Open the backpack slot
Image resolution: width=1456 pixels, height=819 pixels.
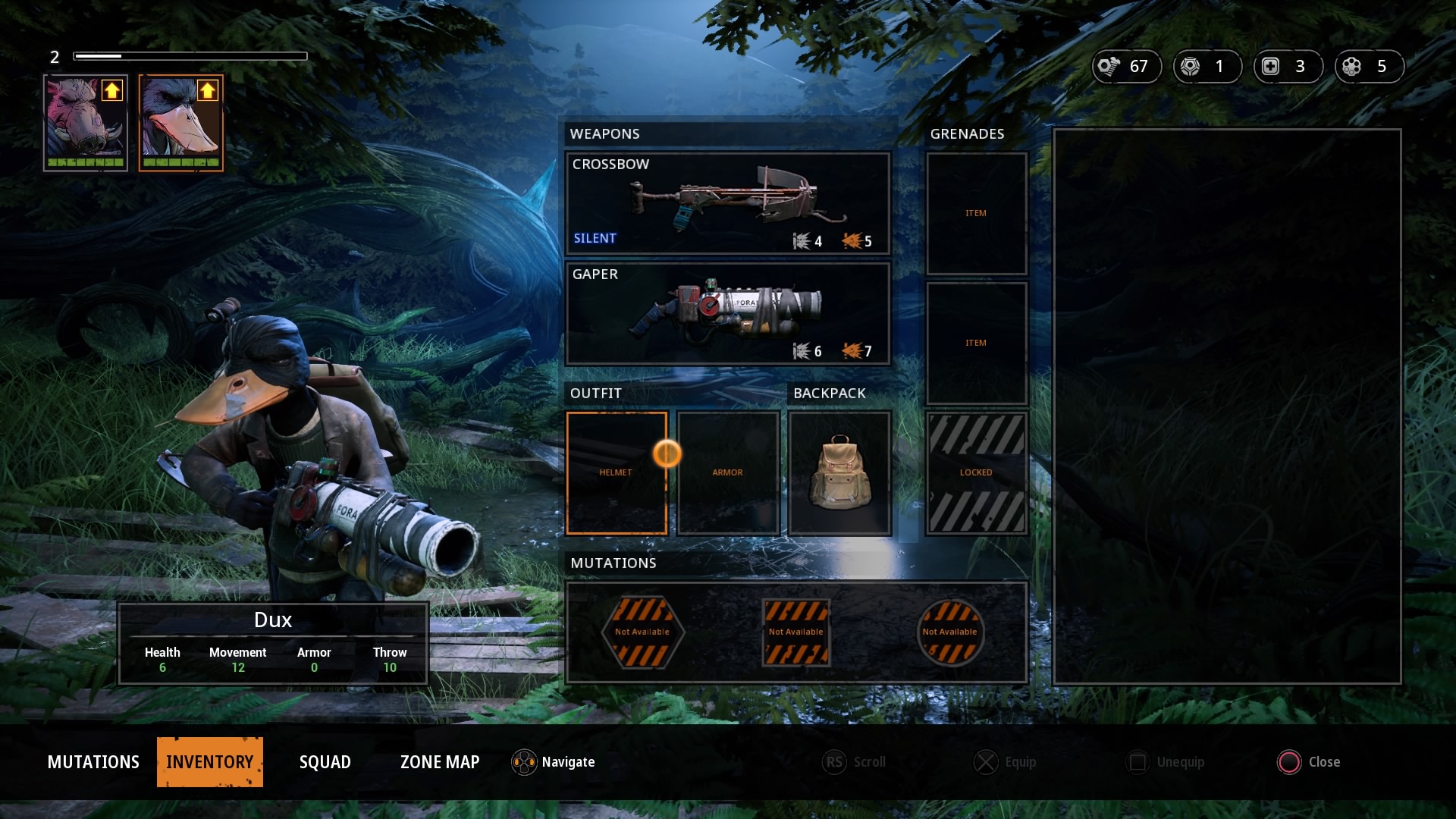[839, 473]
